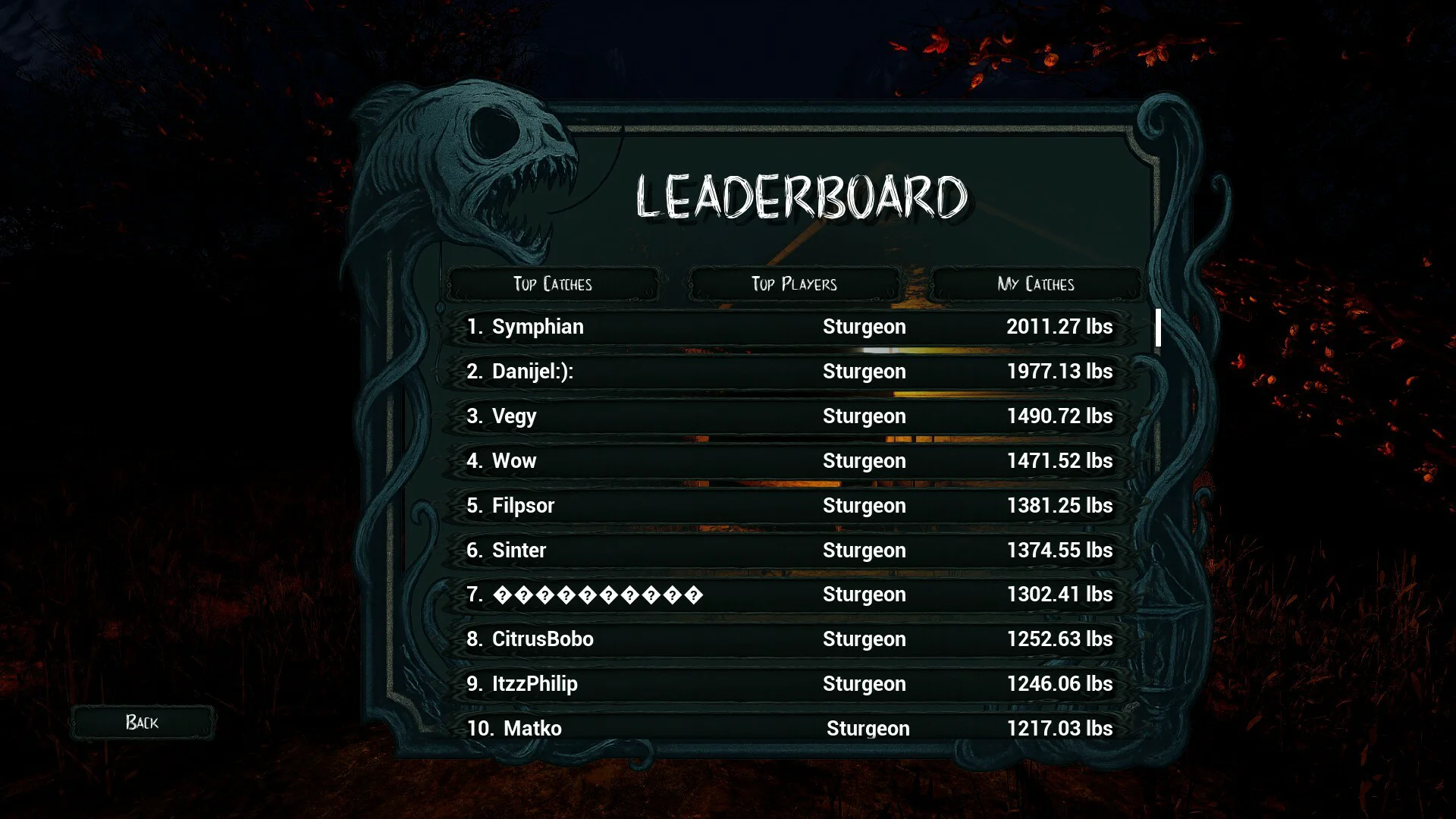Go back using the Back button

tap(143, 722)
